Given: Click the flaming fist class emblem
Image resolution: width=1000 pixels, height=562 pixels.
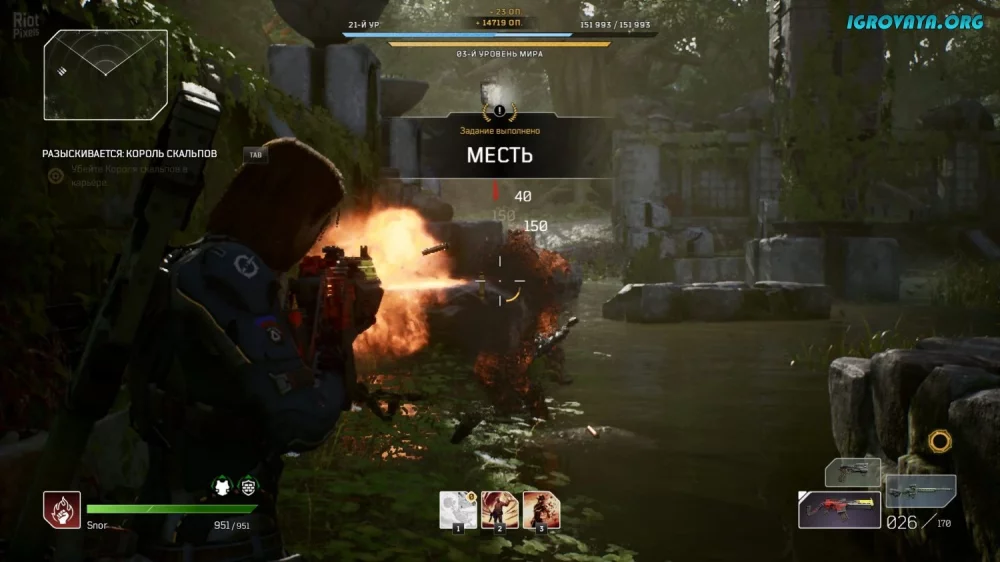Looking at the screenshot, I should click(x=61, y=510).
